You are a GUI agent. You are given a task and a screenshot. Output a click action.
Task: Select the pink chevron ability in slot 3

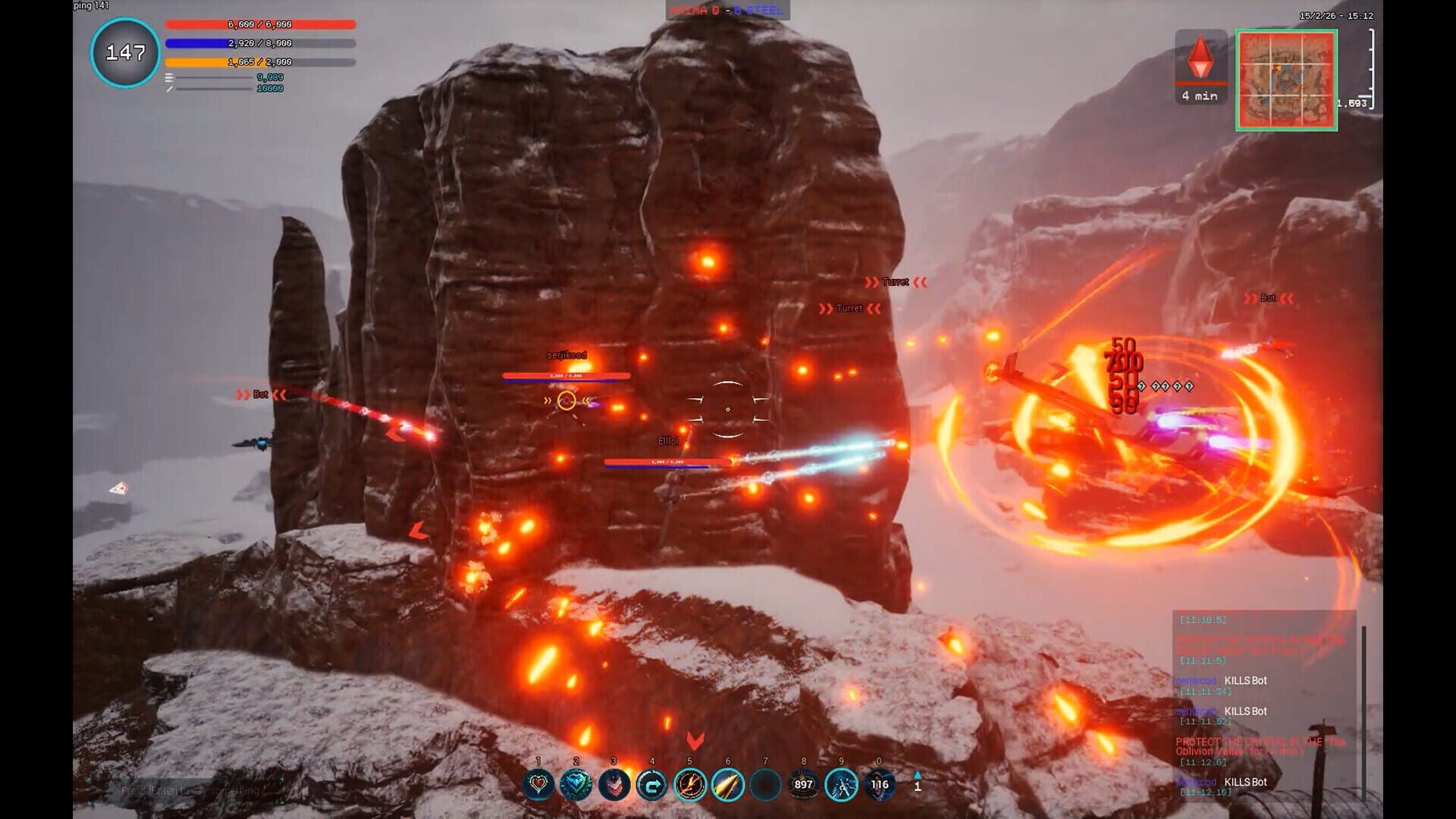tap(614, 785)
